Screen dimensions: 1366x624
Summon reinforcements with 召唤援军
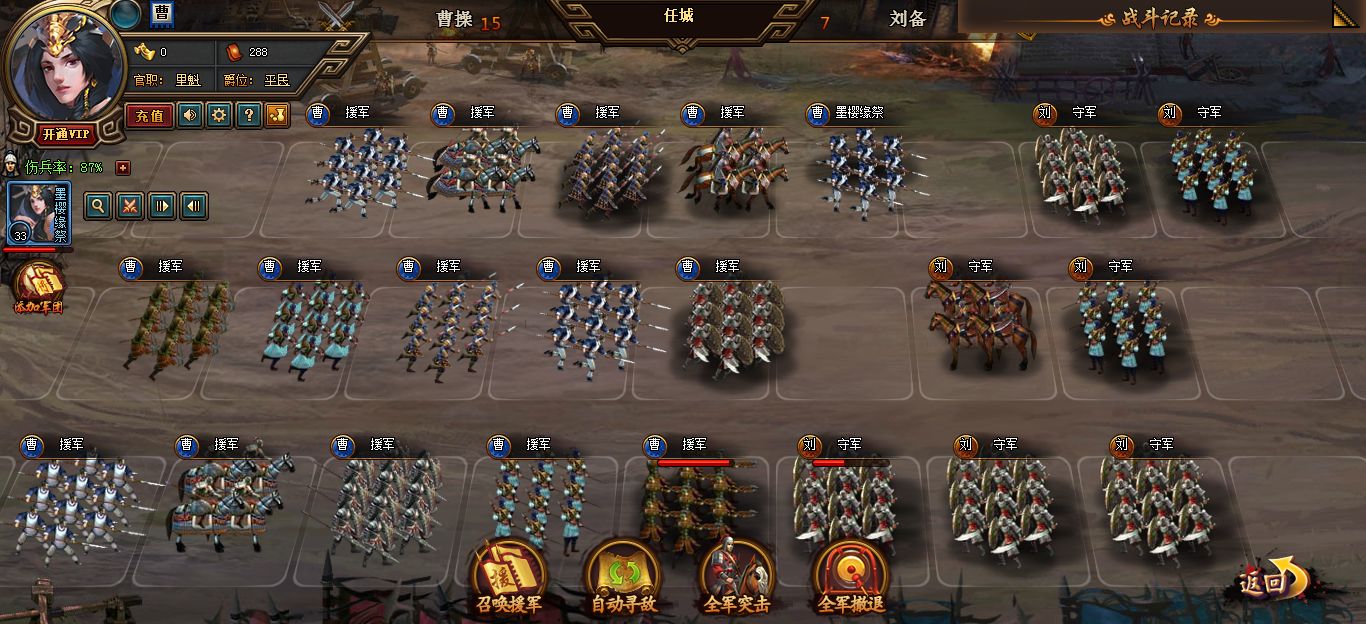click(x=509, y=578)
